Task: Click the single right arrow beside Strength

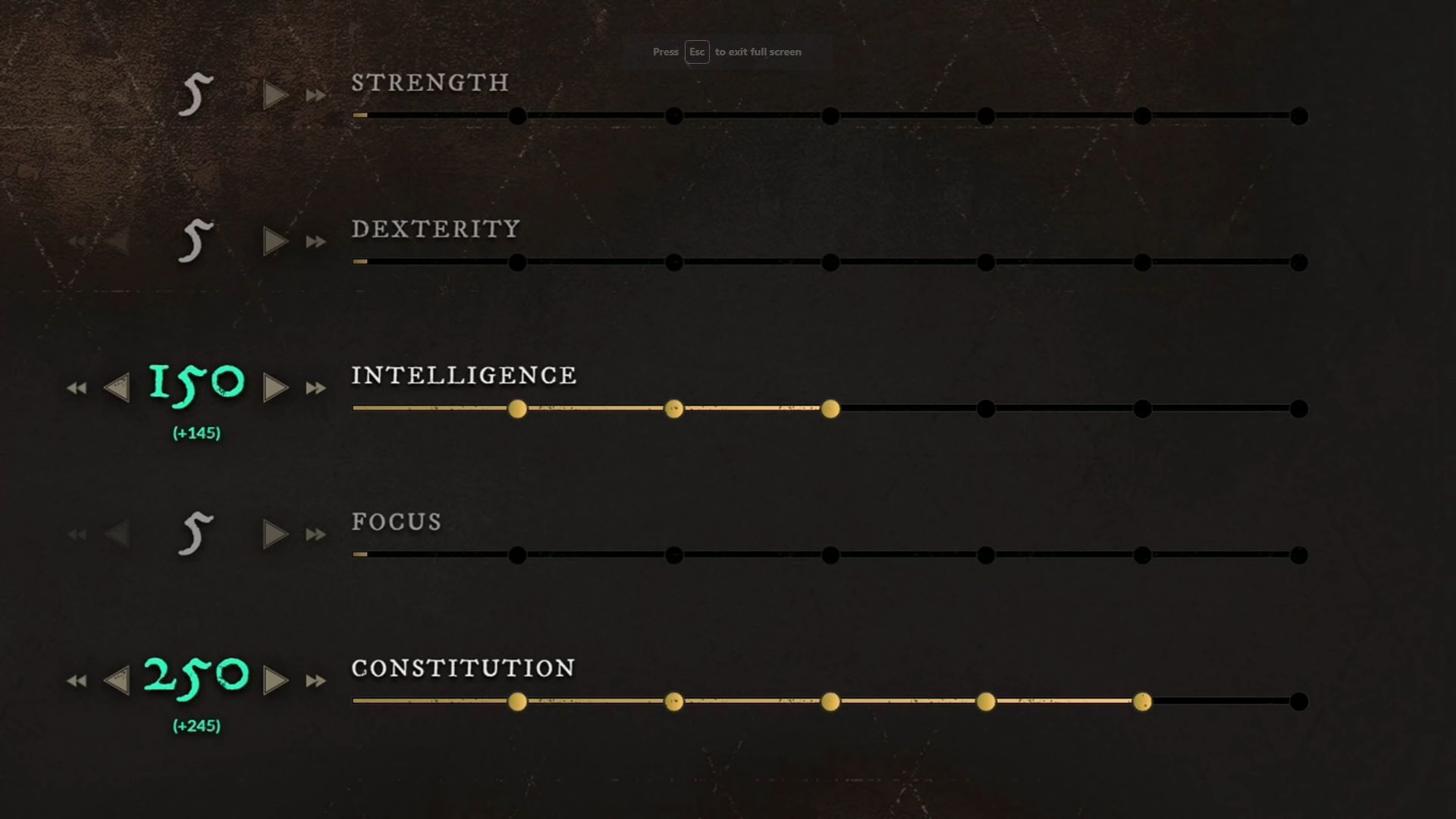Action: pos(274,94)
